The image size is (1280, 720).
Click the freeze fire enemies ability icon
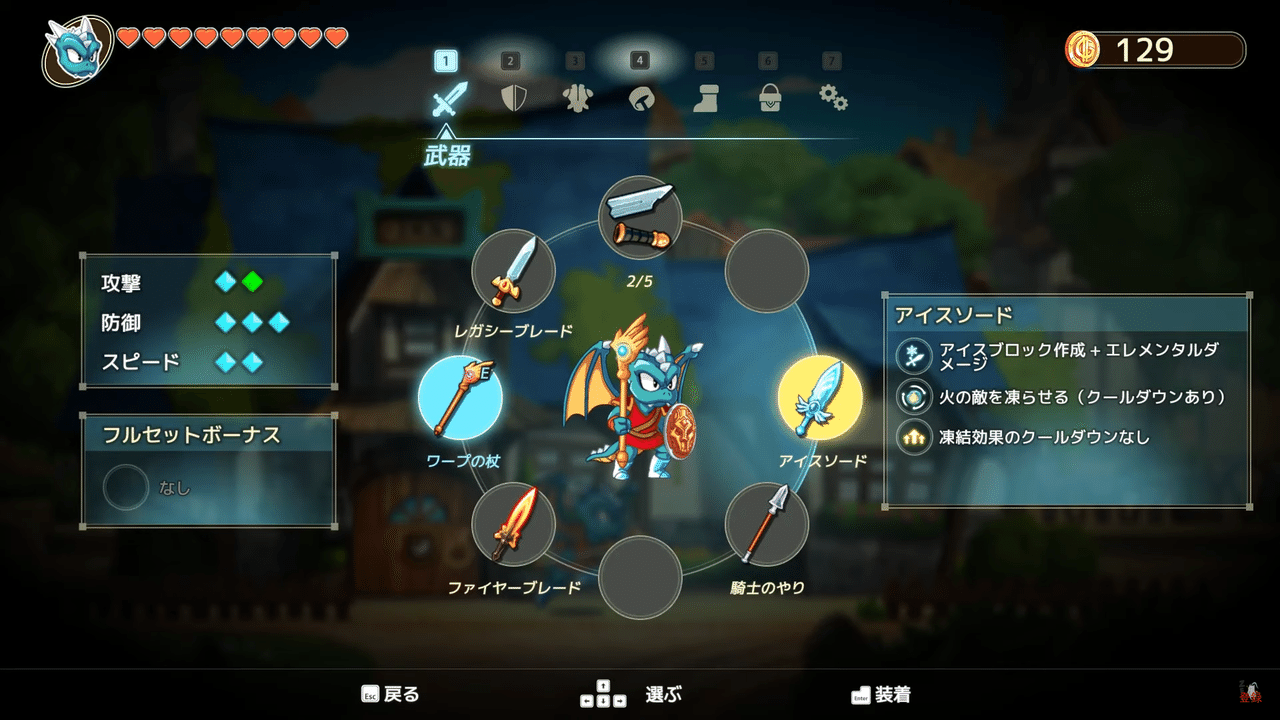[913, 397]
